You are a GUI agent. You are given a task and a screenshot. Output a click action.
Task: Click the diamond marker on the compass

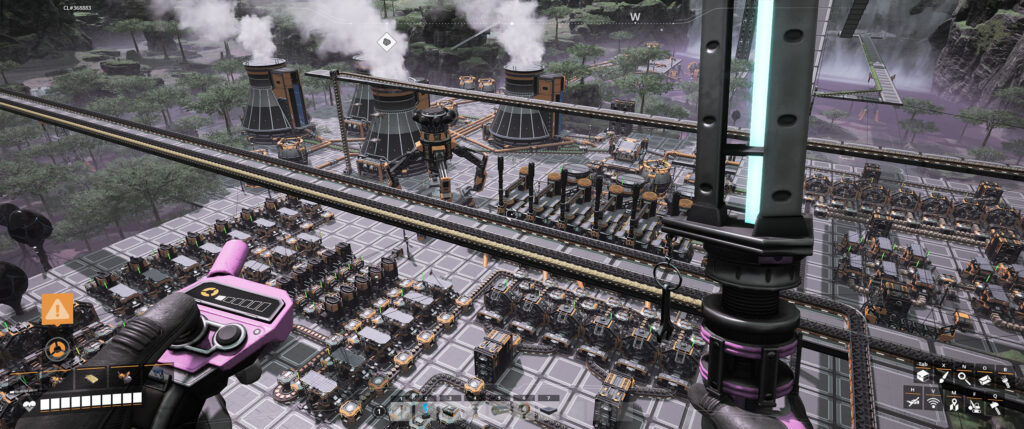click(x=387, y=41)
